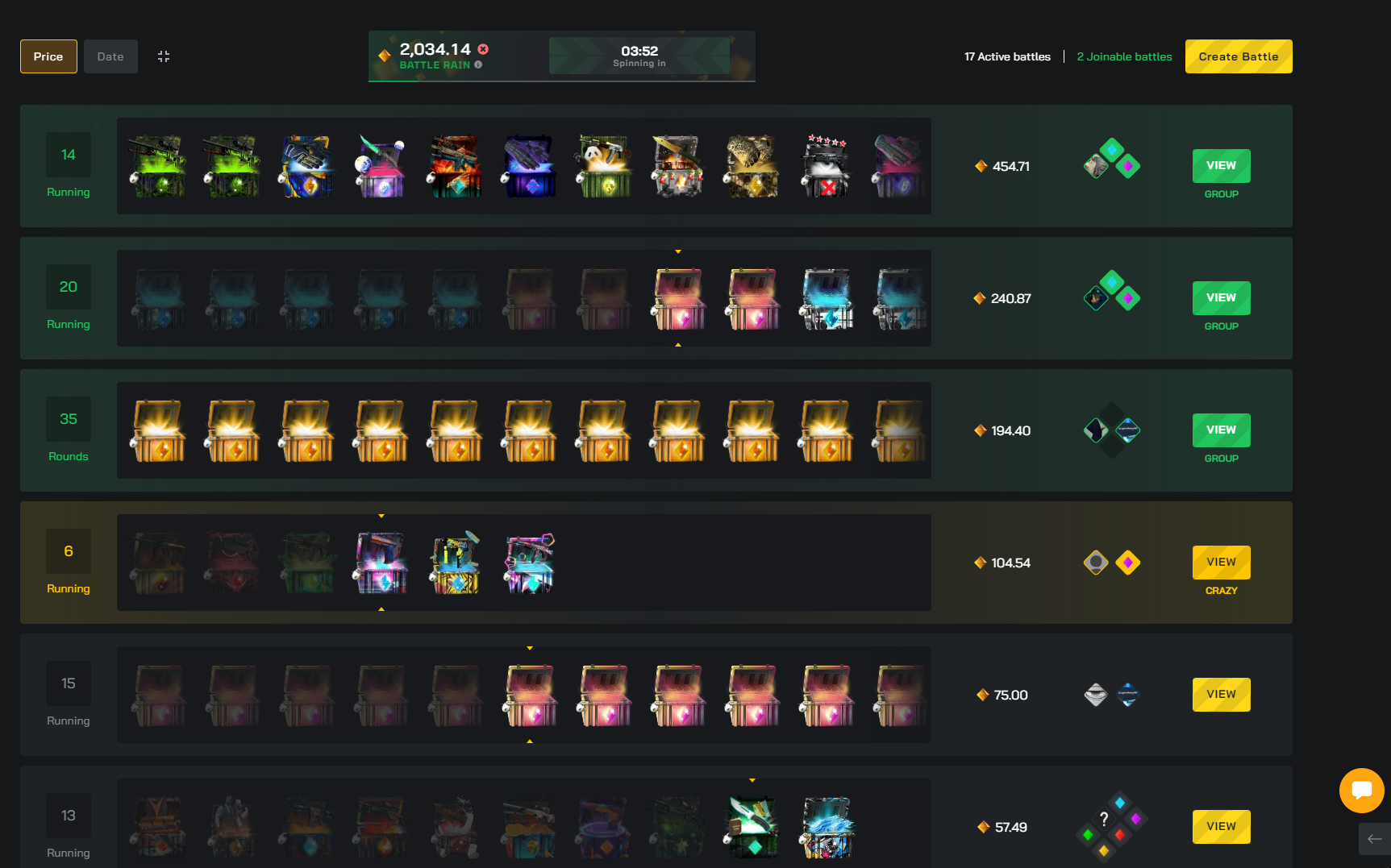Open the 2 Joinable battles filter
This screenshot has width=1391, height=868.
pos(1124,56)
